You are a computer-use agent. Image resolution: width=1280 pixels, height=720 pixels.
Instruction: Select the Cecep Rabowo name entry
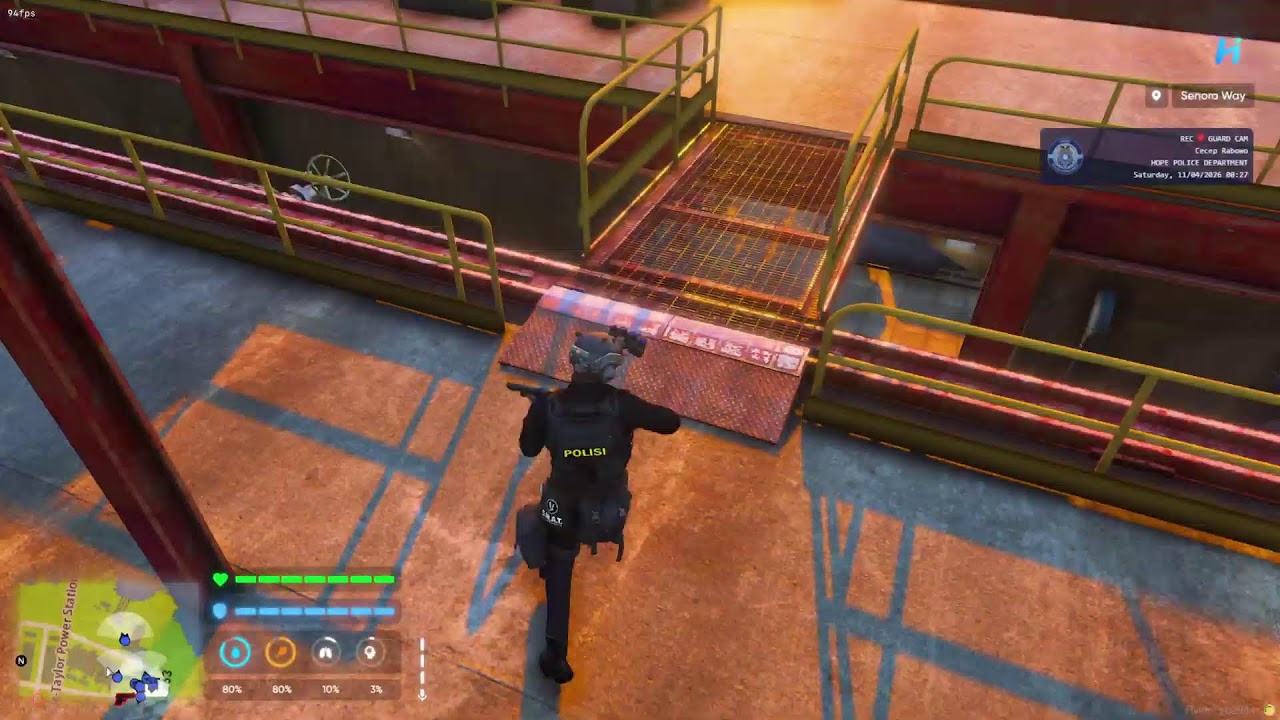pos(1221,151)
